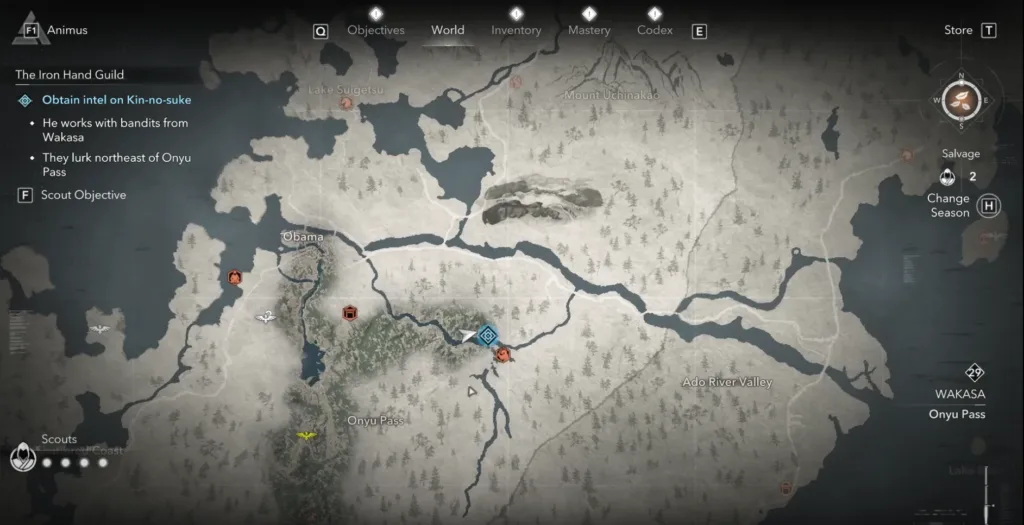
Task: Select the blue quest objective map marker
Action: [x=488, y=336]
